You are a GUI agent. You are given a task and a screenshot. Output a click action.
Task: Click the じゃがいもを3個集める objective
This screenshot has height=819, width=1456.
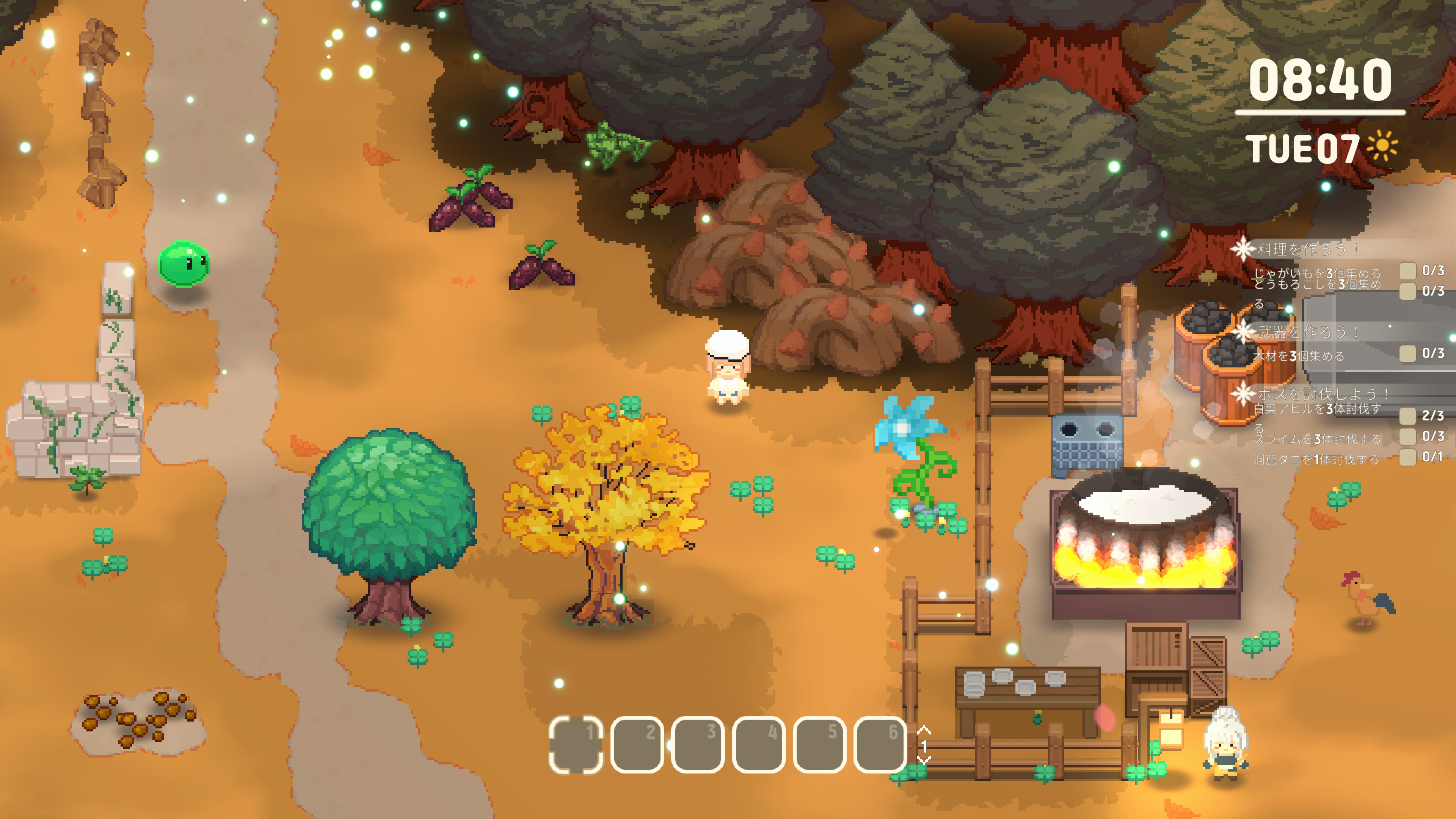pyautogui.click(x=1317, y=273)
